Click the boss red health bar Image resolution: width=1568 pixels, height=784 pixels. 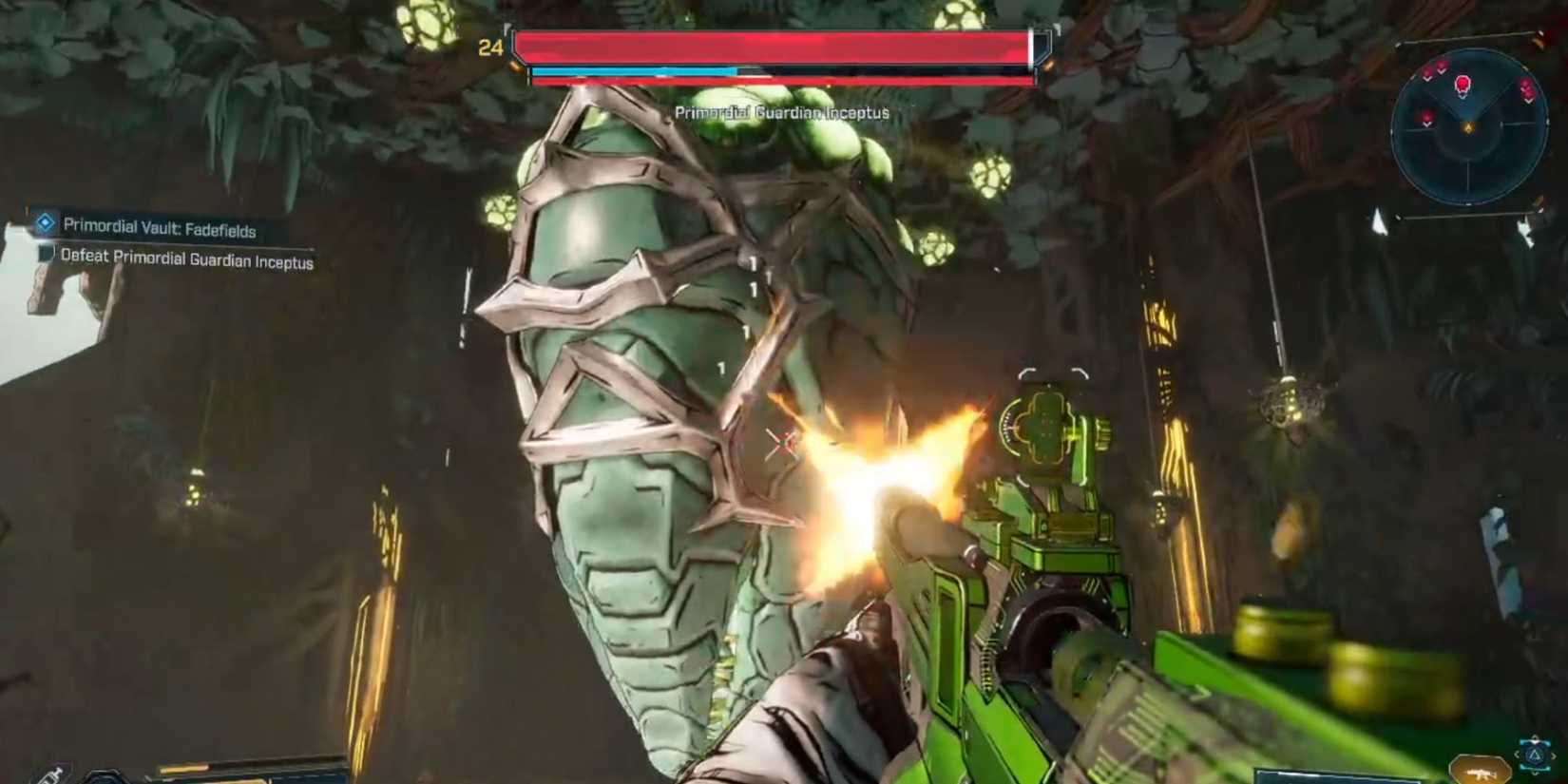pyautogui.click(x=774, y=44)
